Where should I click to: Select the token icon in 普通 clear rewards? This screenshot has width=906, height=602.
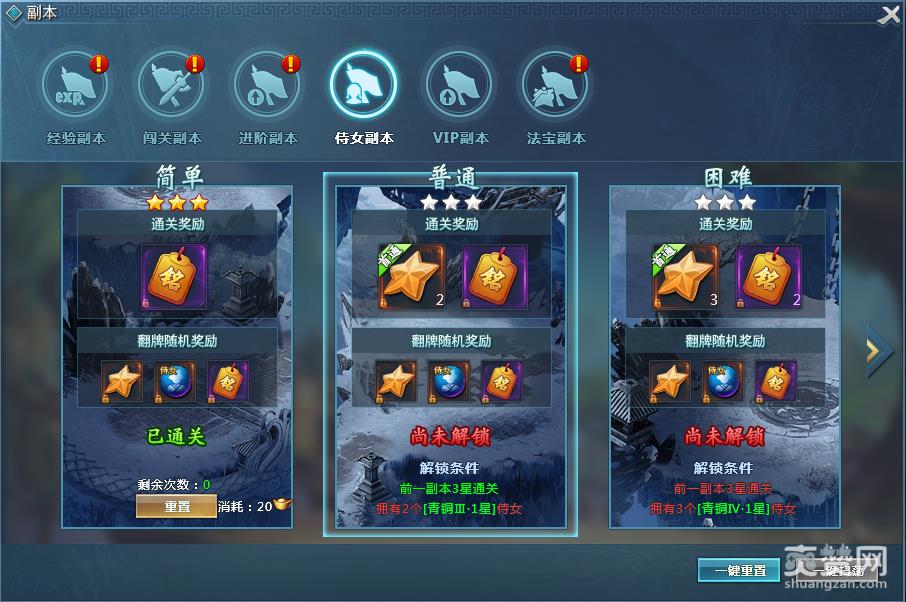click(x=493, y=275)
